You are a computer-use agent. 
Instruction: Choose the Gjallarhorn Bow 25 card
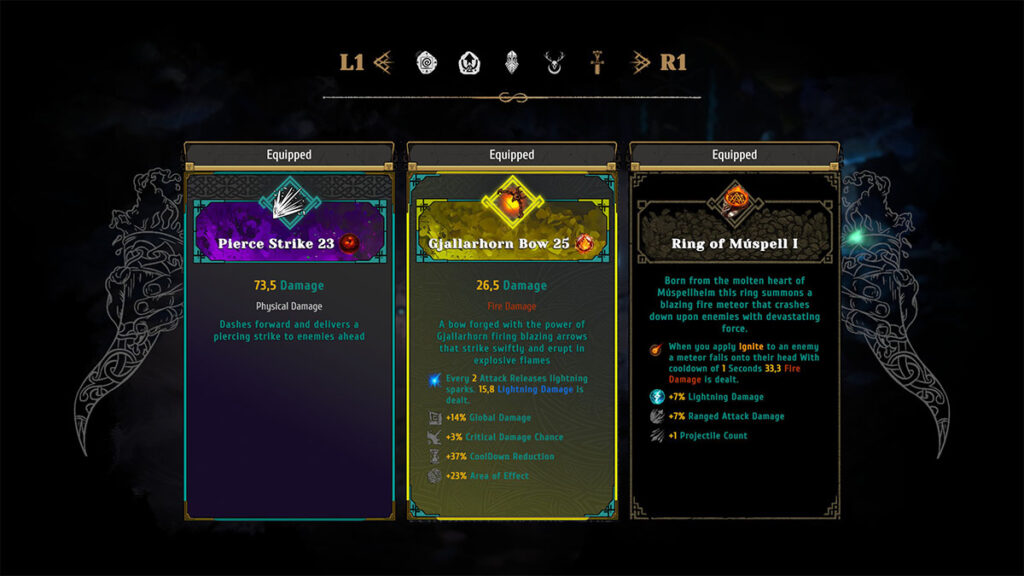(x=512, y=340)
